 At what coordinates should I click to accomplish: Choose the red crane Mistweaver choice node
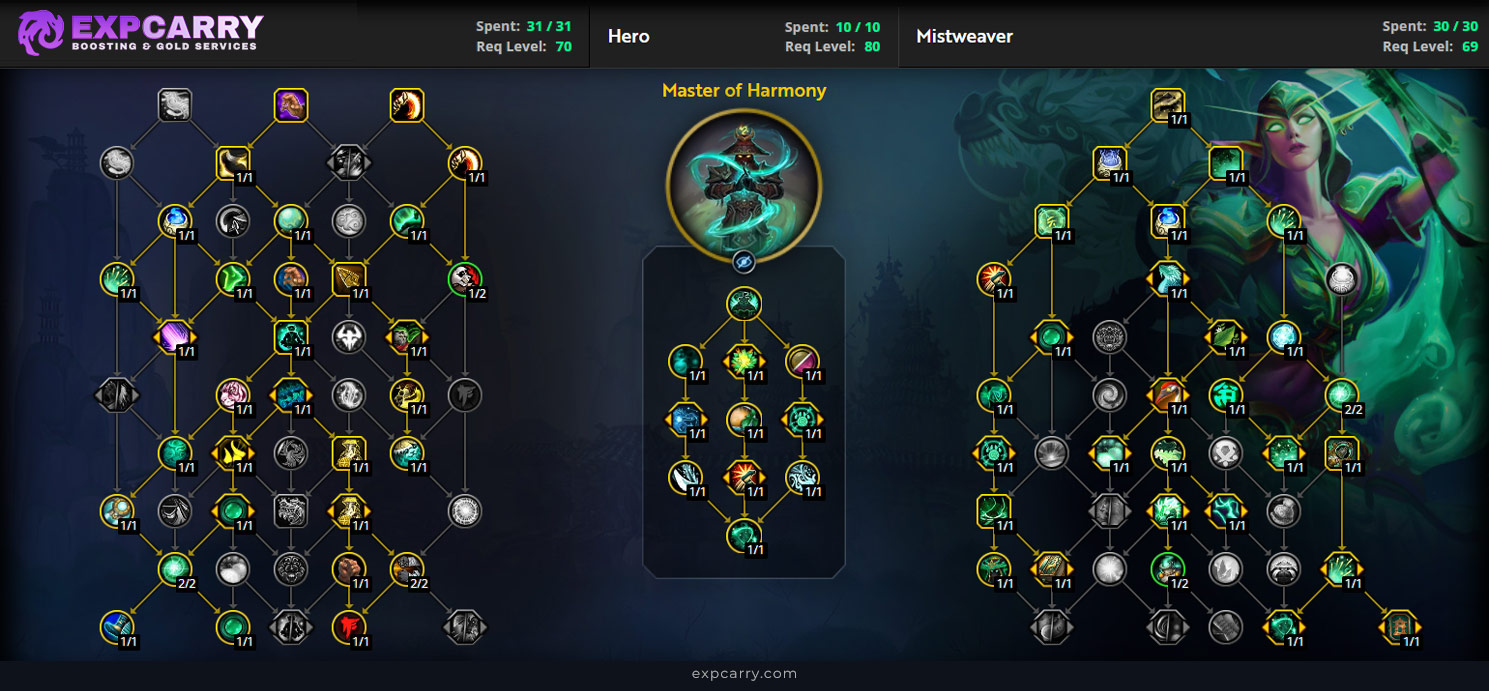[1166, 395]
